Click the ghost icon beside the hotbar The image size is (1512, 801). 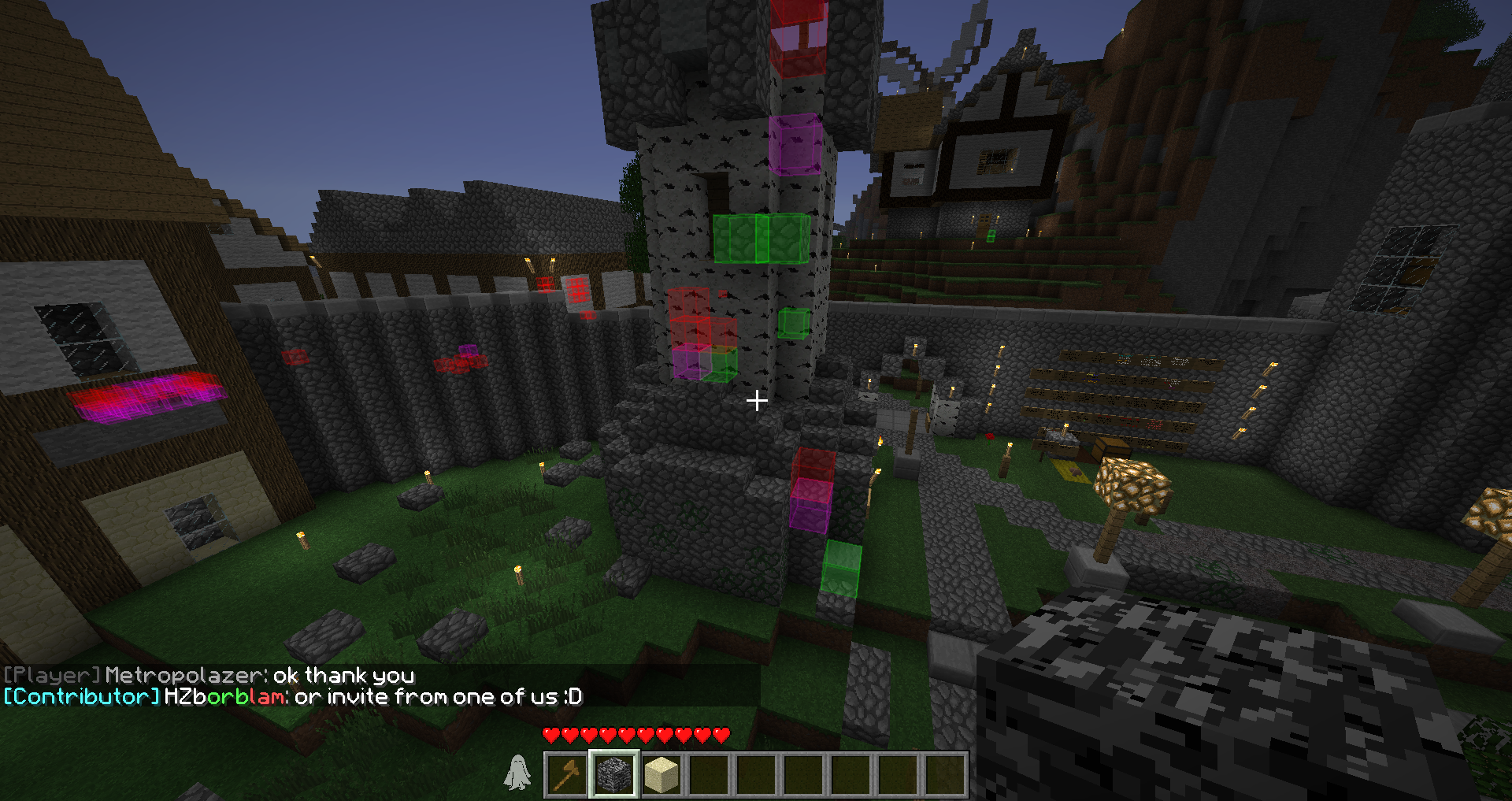(x=517, y=773)
